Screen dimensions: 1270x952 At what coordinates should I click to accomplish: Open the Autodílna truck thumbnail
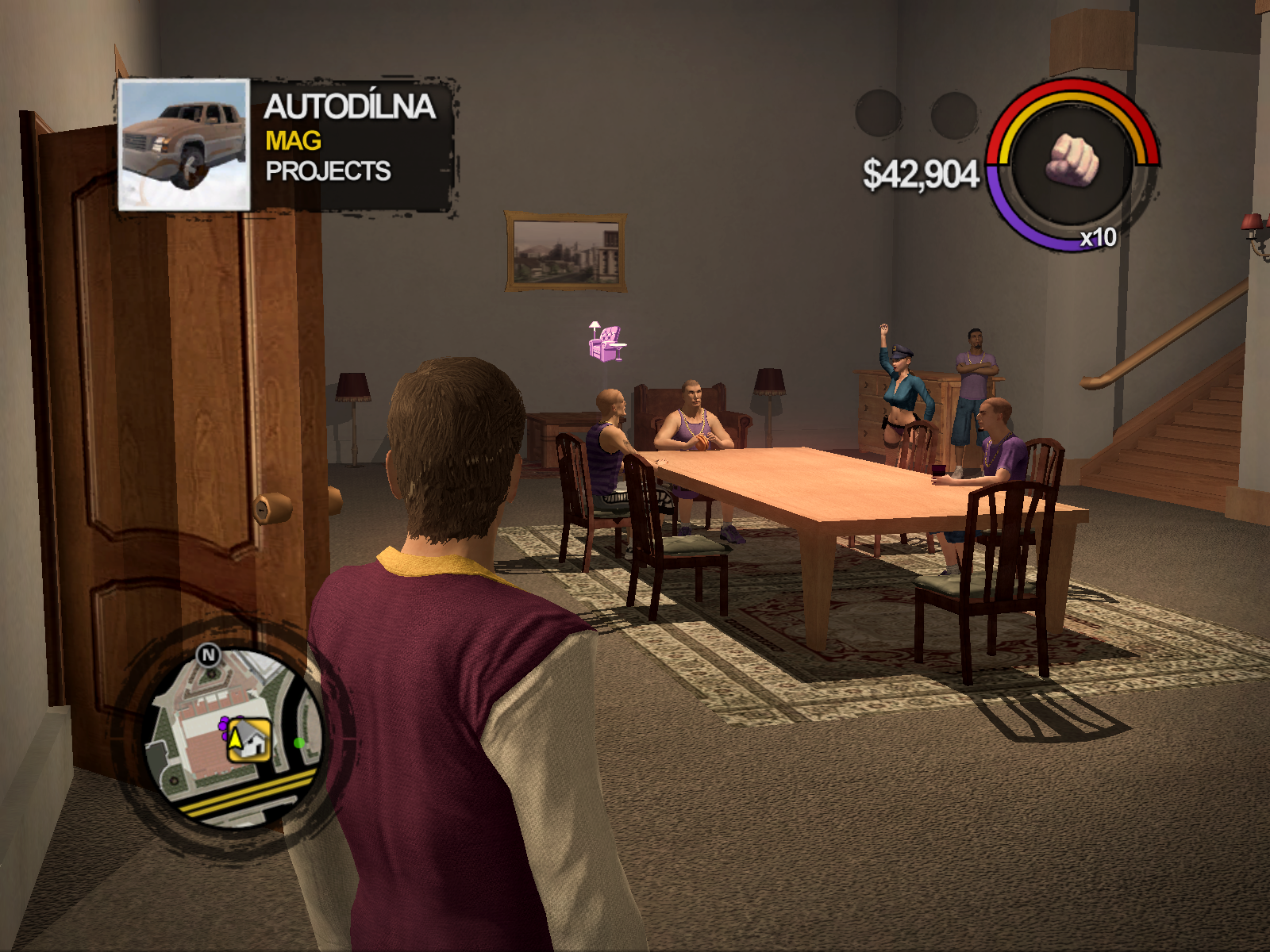coord(184,145)
